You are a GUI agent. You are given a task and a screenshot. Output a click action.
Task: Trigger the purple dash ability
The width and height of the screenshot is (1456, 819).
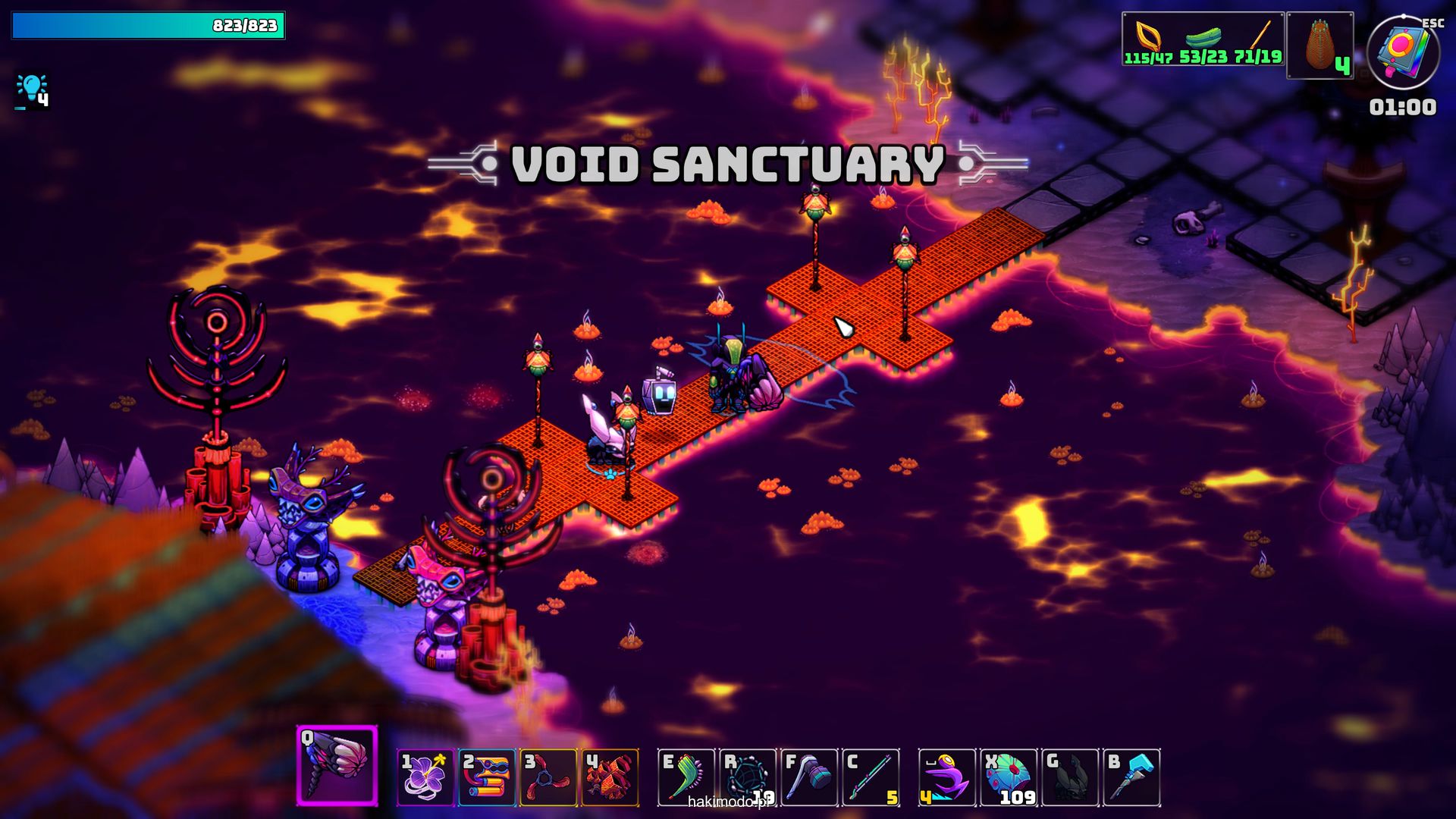[x=947, y=777]
